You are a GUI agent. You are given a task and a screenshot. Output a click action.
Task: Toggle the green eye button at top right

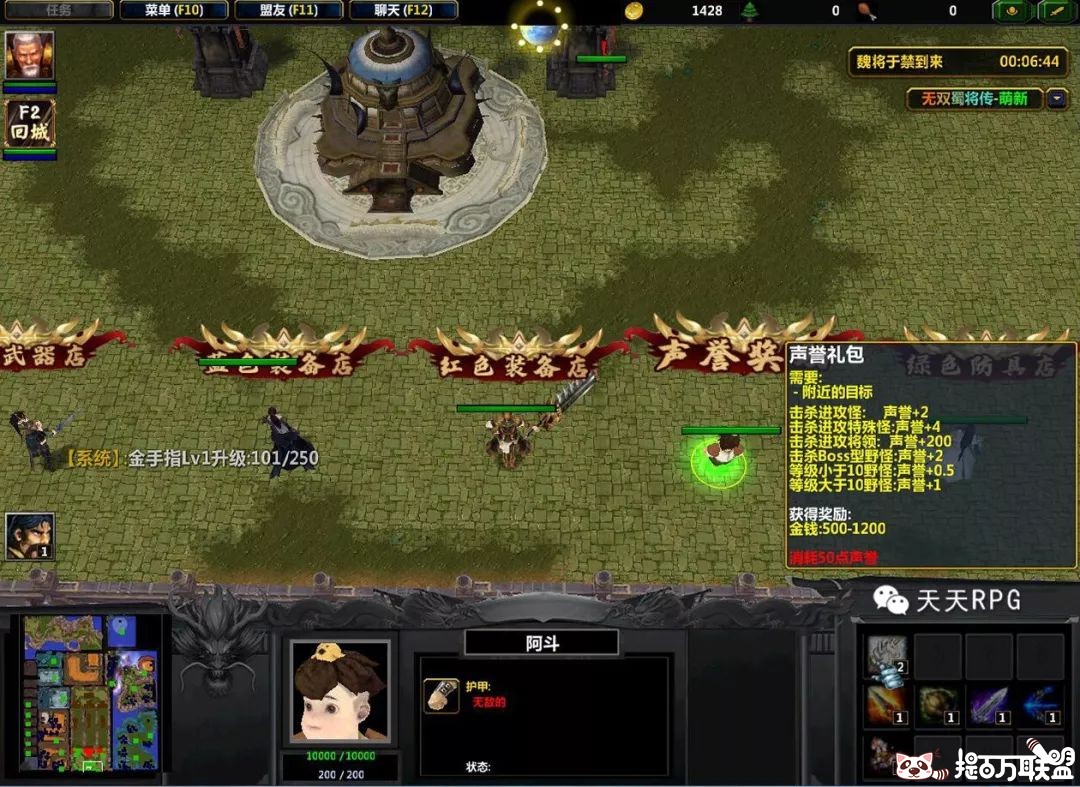1012,11
